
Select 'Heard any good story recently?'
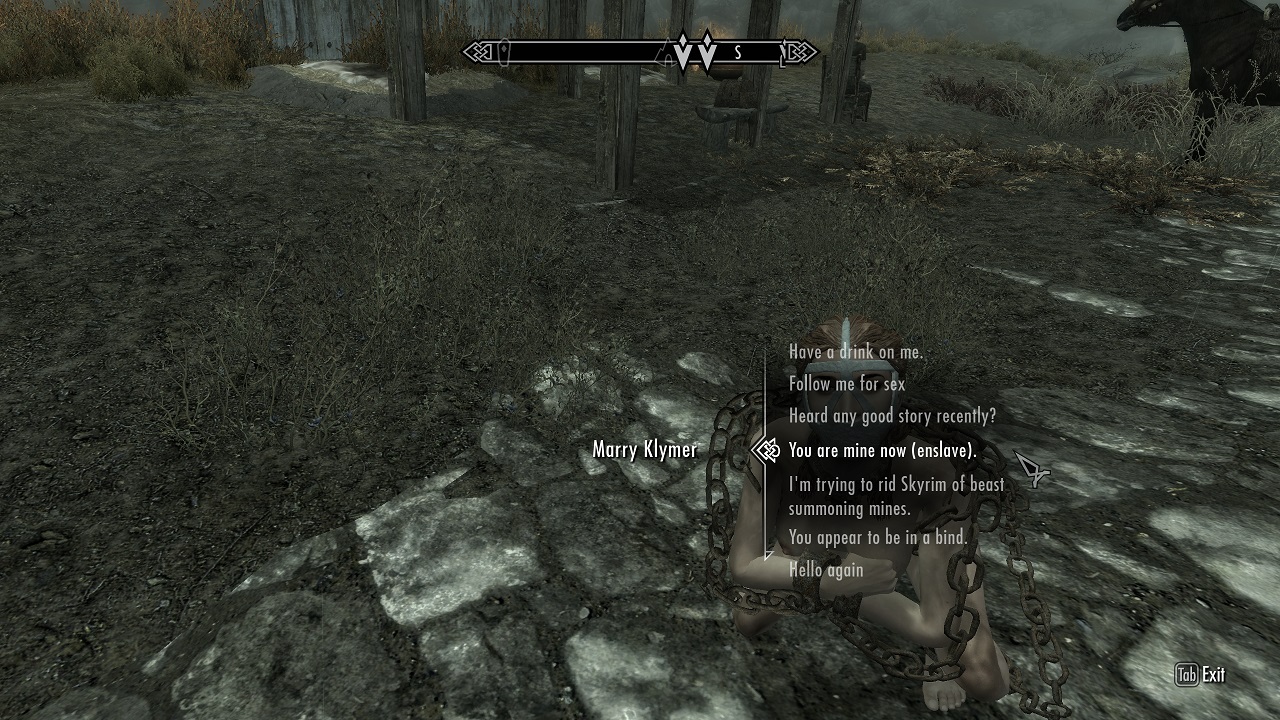point(891,417)
